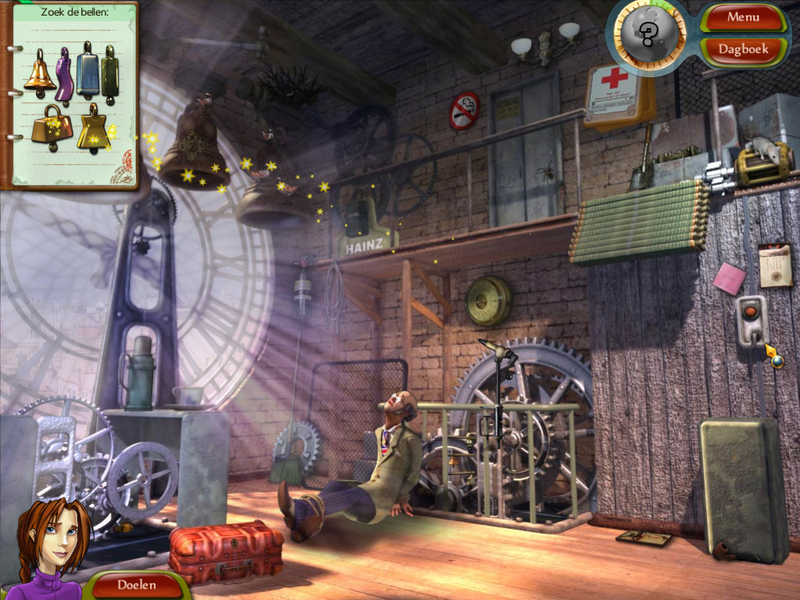Viewport: 800px width, 600px height.
Task: Open the Menu
Action: click(743, 17)
